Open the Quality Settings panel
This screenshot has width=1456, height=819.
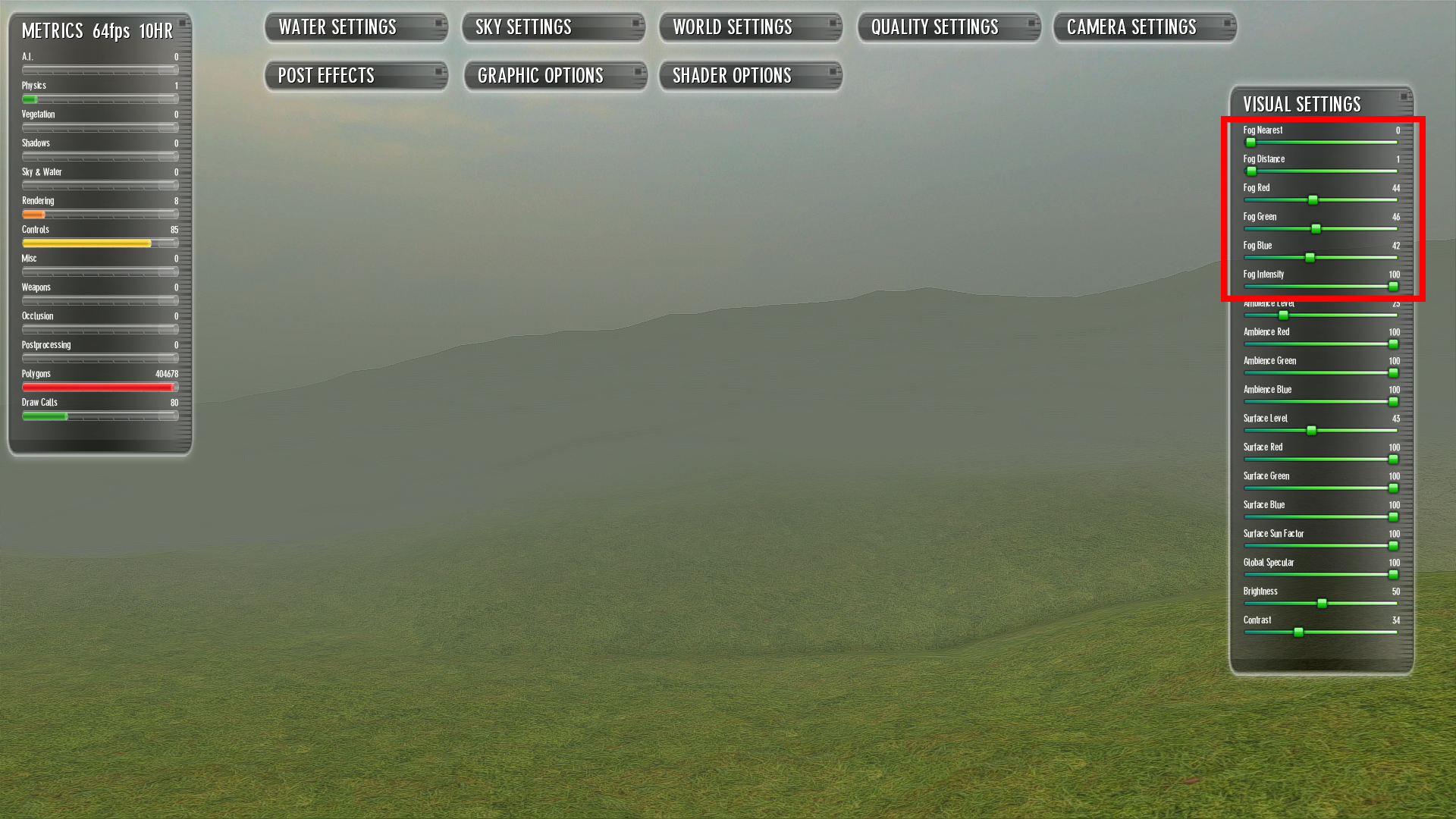(948, 27)
